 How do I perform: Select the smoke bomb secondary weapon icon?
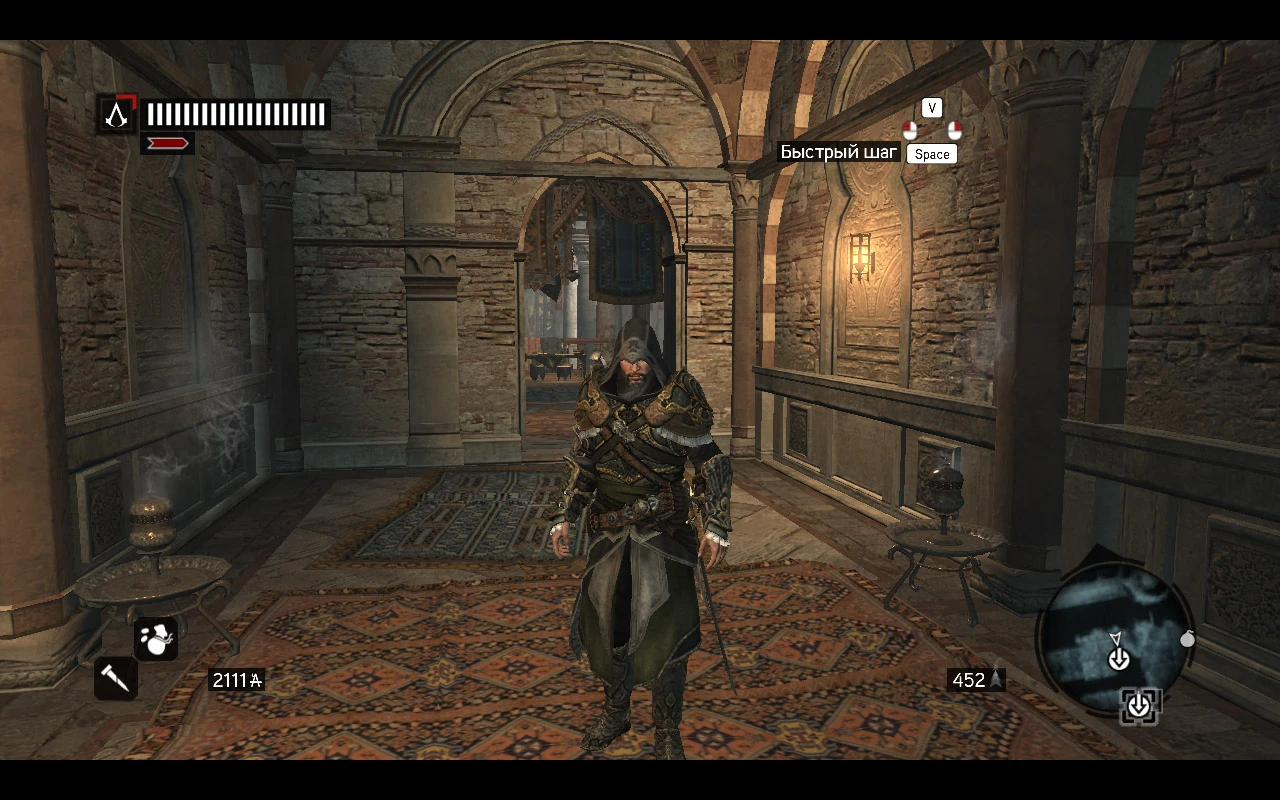coord(157,638)
